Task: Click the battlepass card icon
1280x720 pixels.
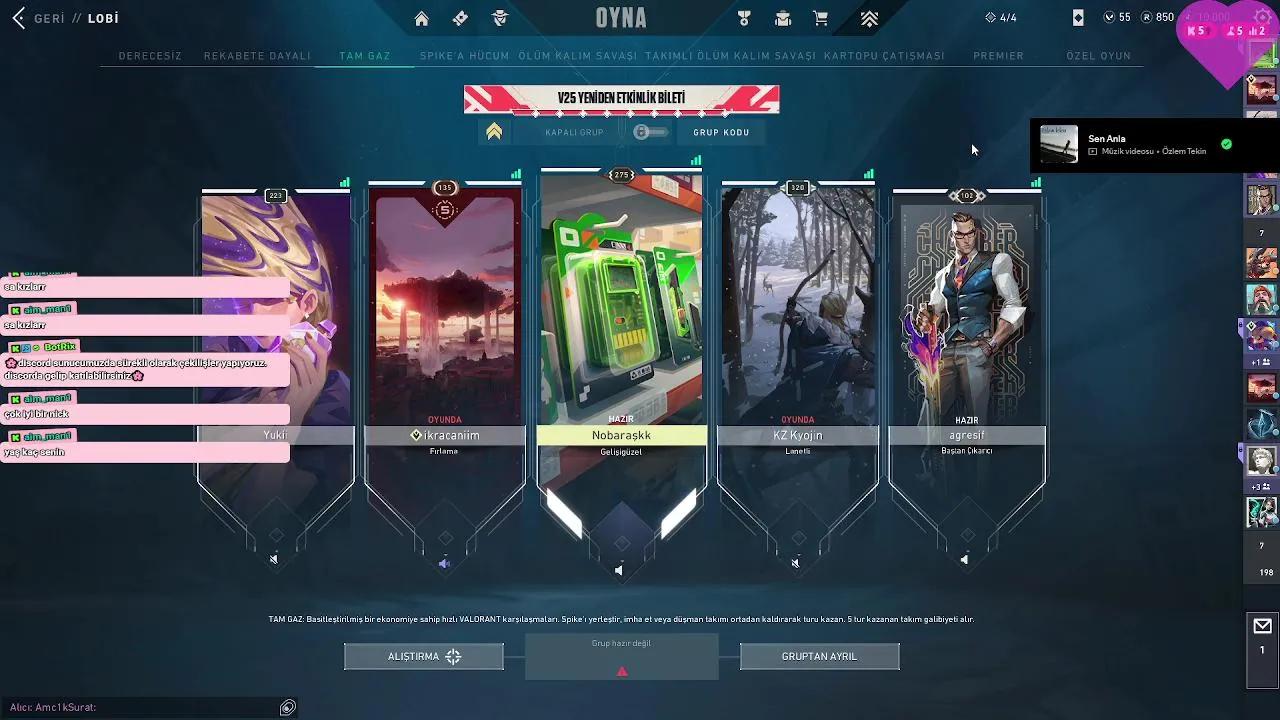Action: (x=460, y=17)
